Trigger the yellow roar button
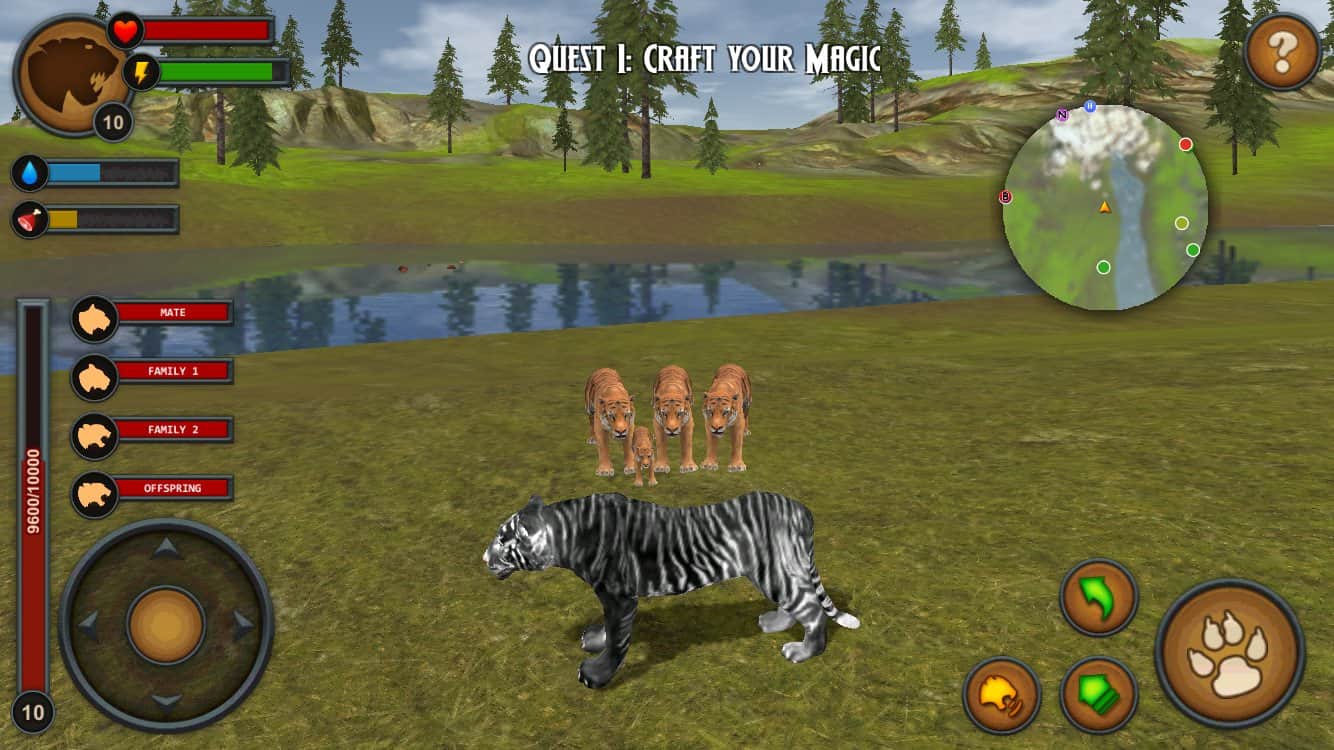 pyautogui.click(x=1002, y=694)
